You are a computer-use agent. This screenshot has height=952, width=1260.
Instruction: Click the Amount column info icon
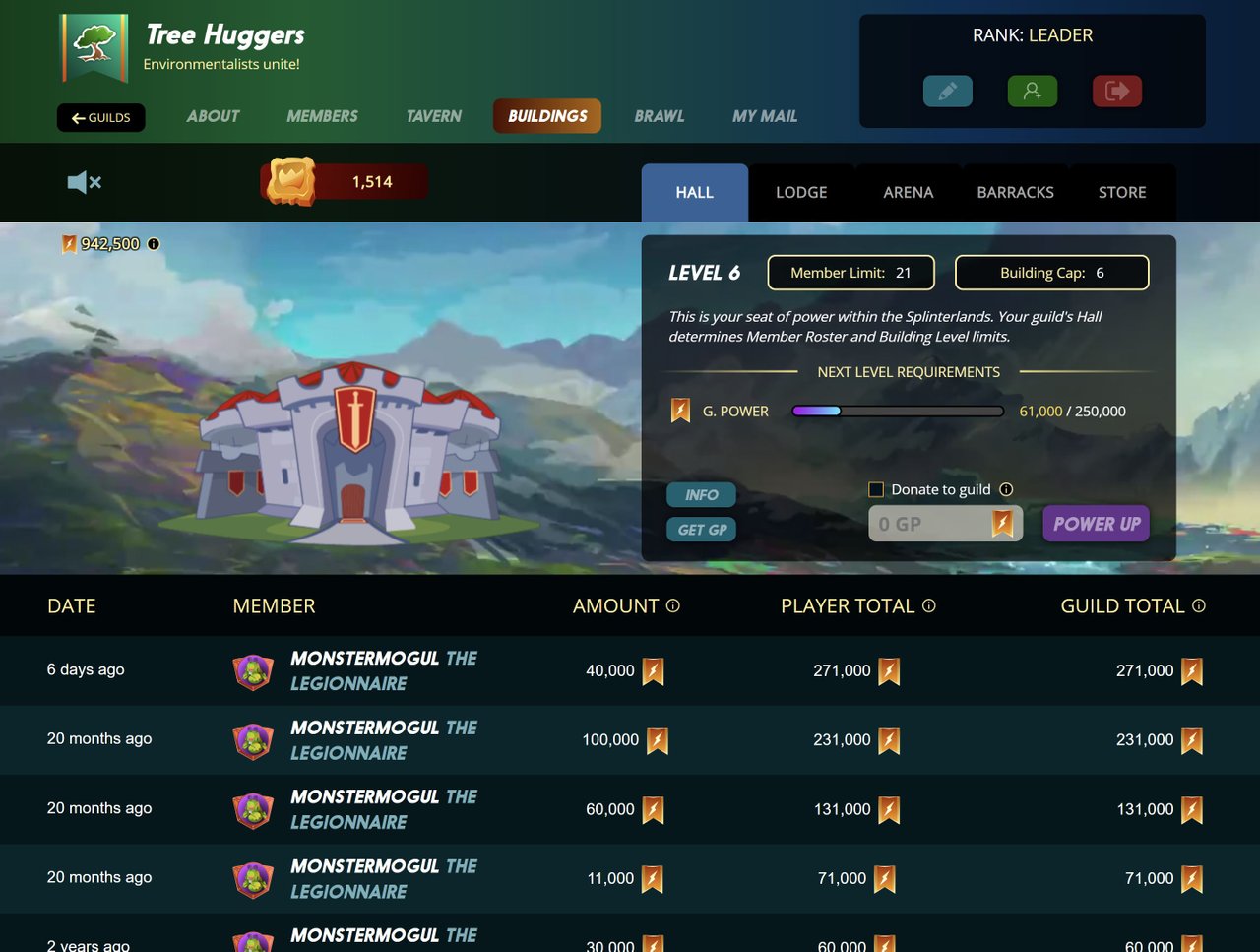click(673, 606)
